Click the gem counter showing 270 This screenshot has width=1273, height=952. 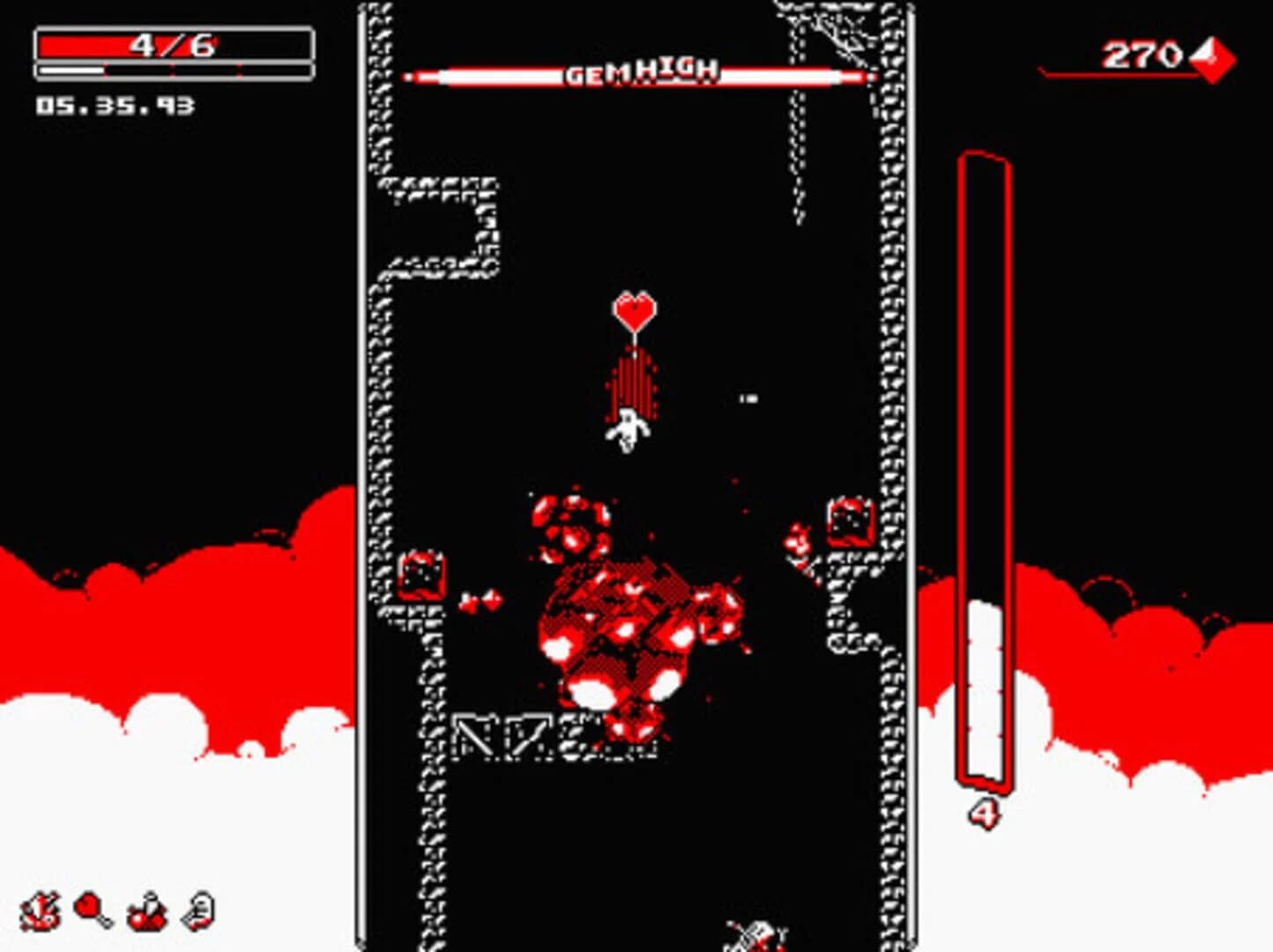click(x=1142, y=56)
